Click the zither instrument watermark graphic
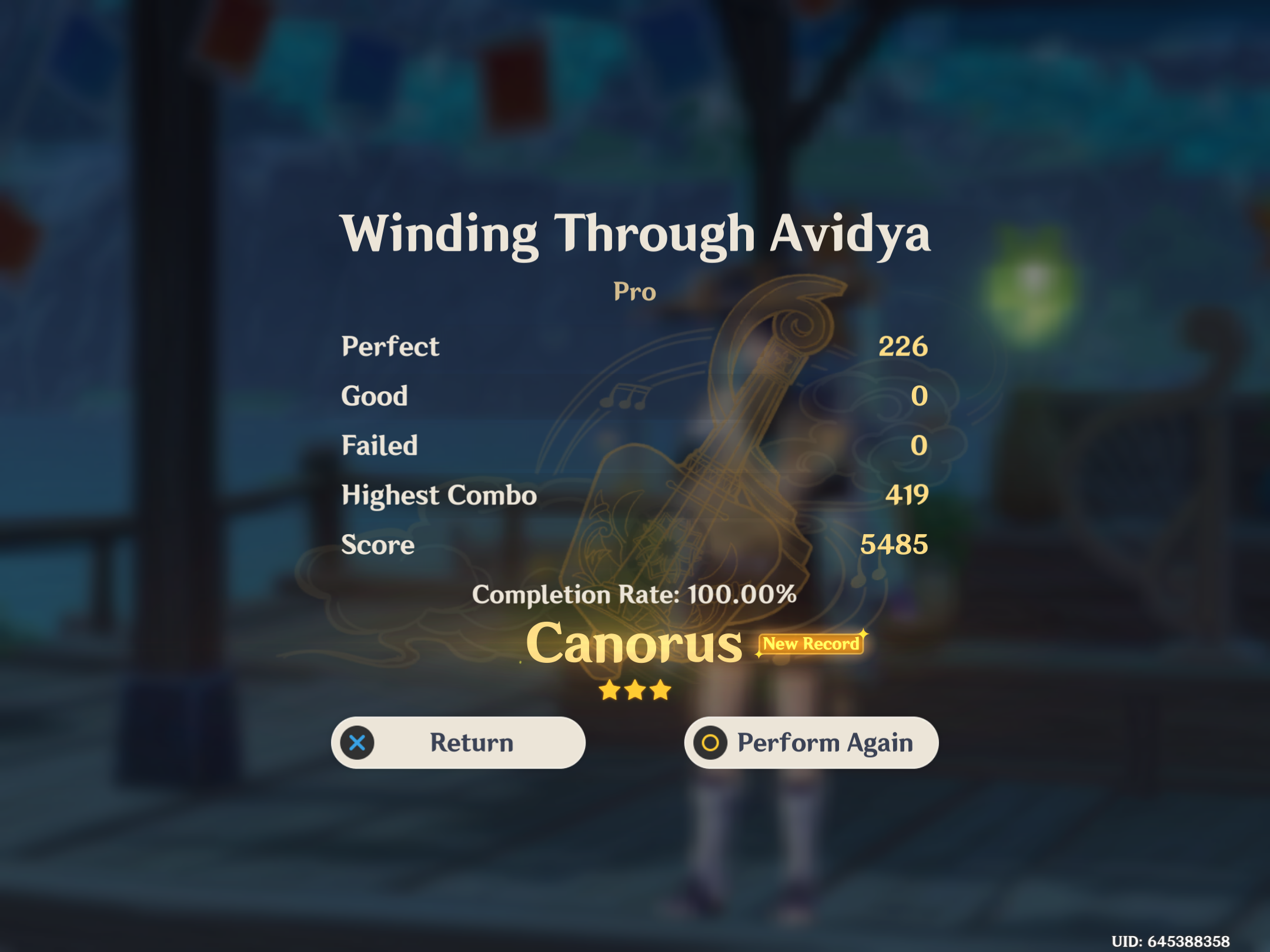 tap(694, 470)
